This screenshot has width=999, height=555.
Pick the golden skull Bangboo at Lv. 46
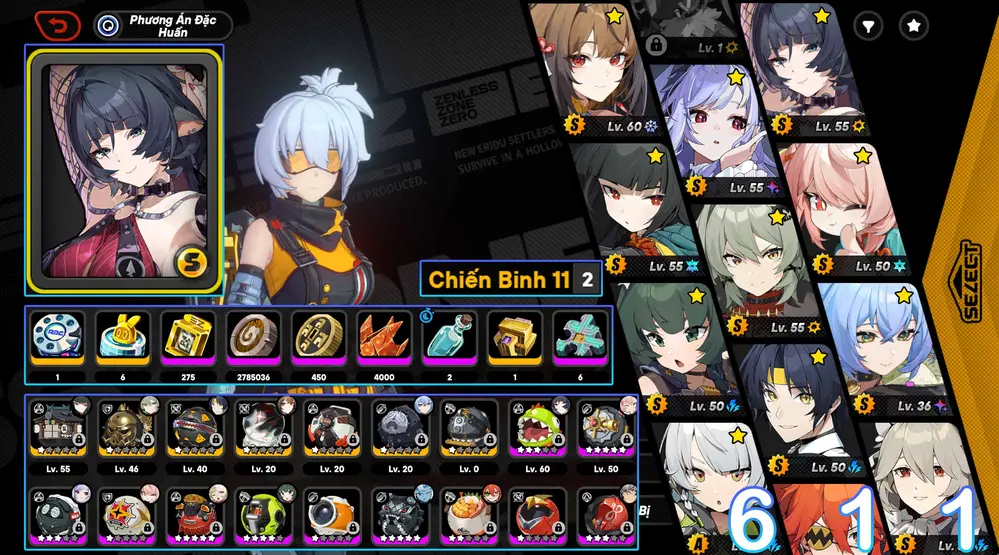pos(128,428)
